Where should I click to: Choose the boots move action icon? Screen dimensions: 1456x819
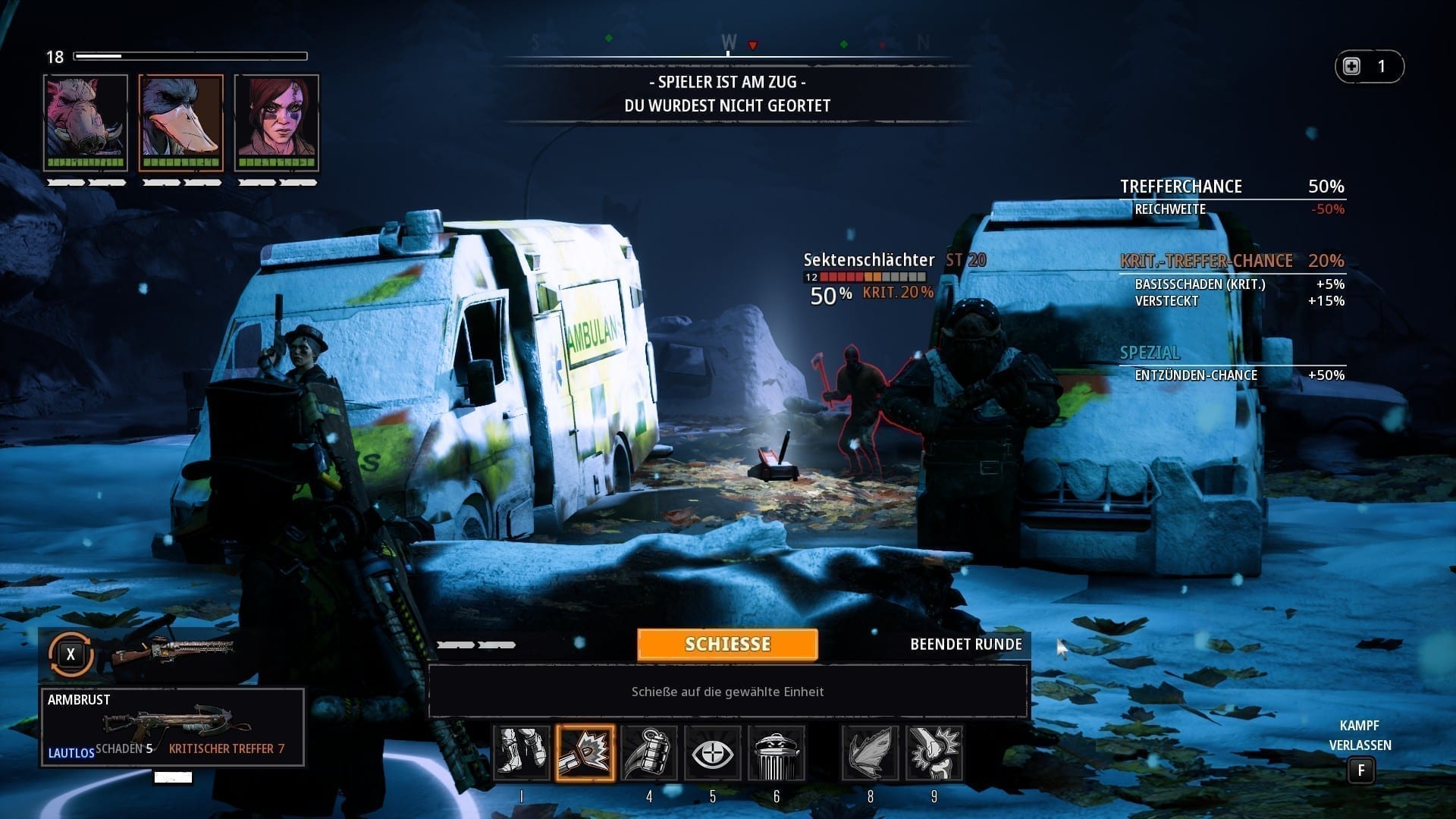point(522,753)
